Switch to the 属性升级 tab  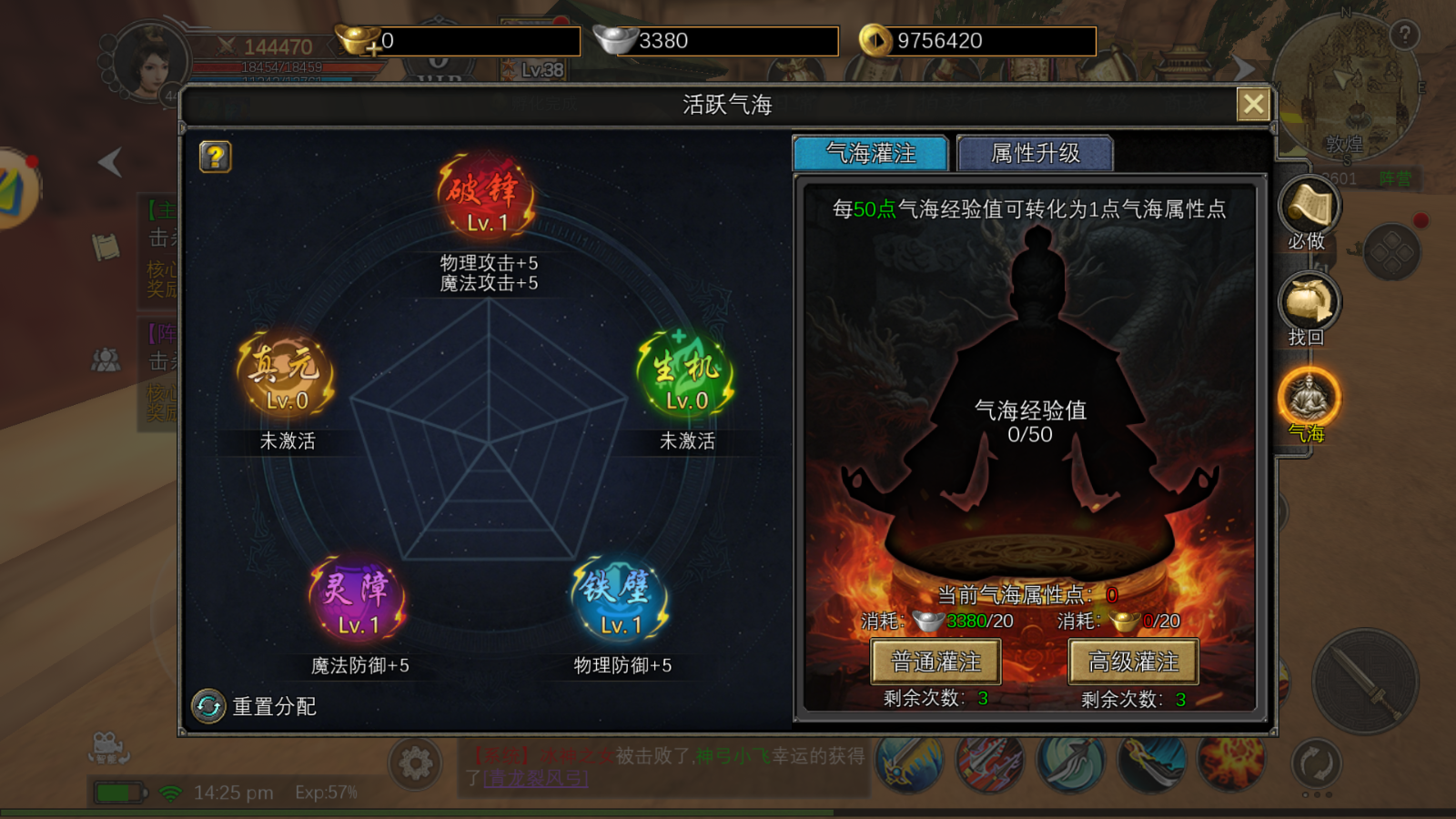tap(1035, 154)
